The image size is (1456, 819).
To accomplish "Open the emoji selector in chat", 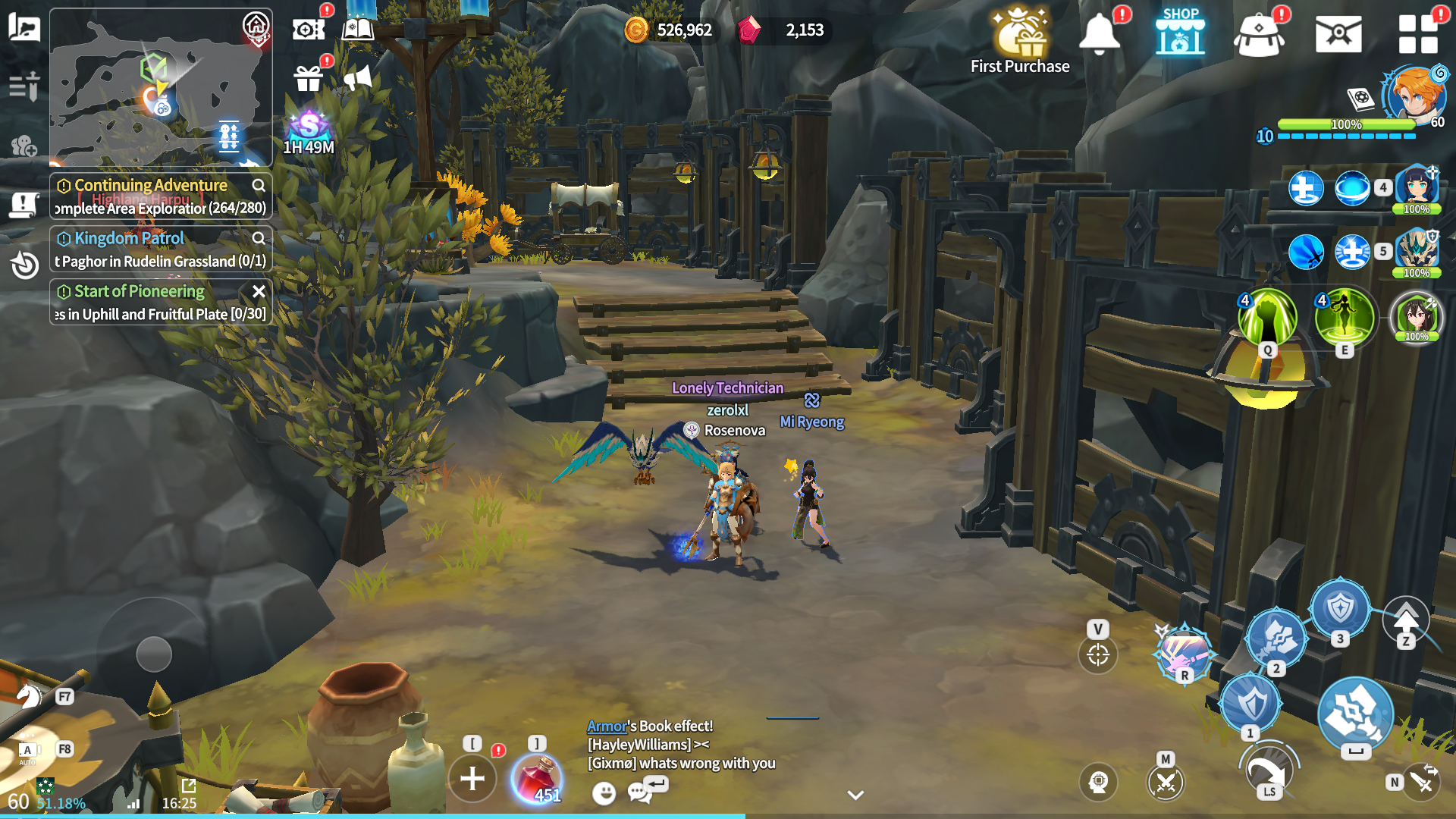I will click(604, 793).
